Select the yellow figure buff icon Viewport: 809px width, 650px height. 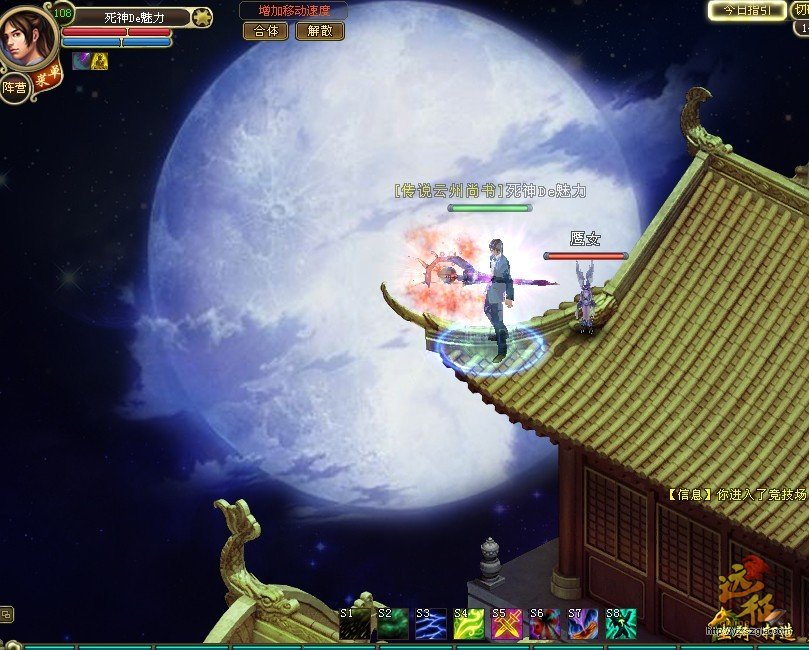click(x=100, y=61)
